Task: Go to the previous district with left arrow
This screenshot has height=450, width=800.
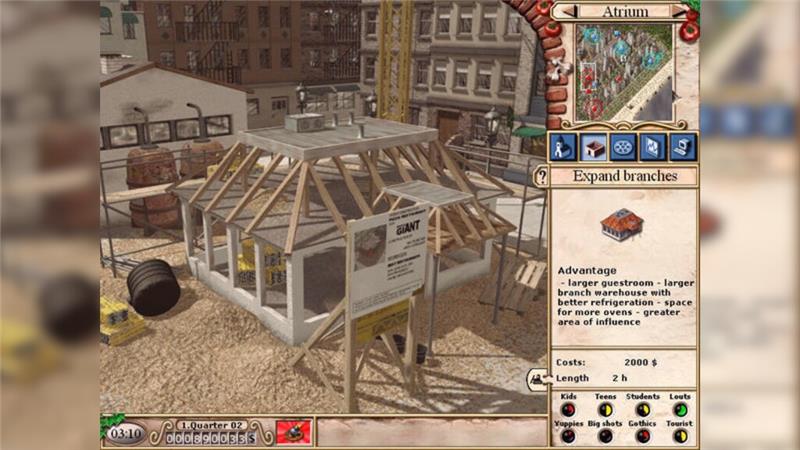Action: click(x=566, y=12)
